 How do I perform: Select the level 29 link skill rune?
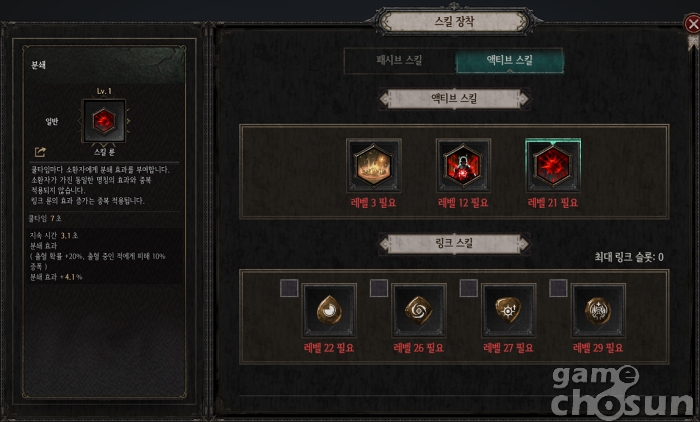pyautogui.click(x=599, y=311)
